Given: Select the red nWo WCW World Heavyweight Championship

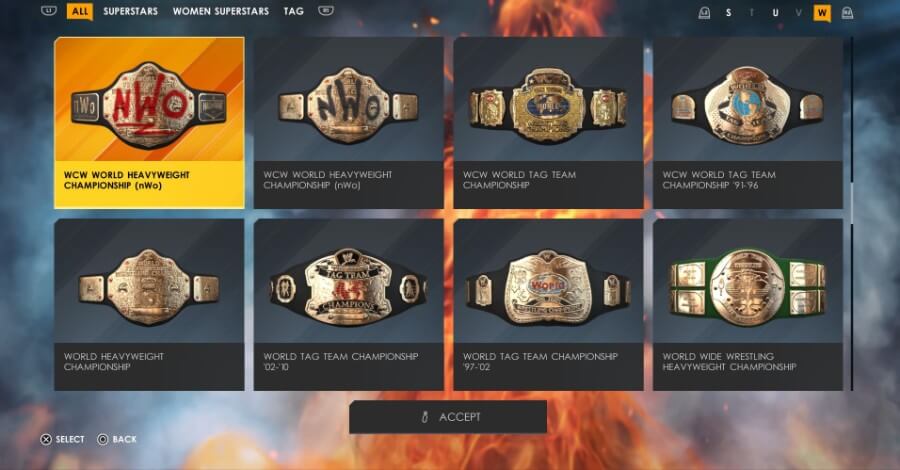Looking at the screenshot, I should [x=149, y=122].
